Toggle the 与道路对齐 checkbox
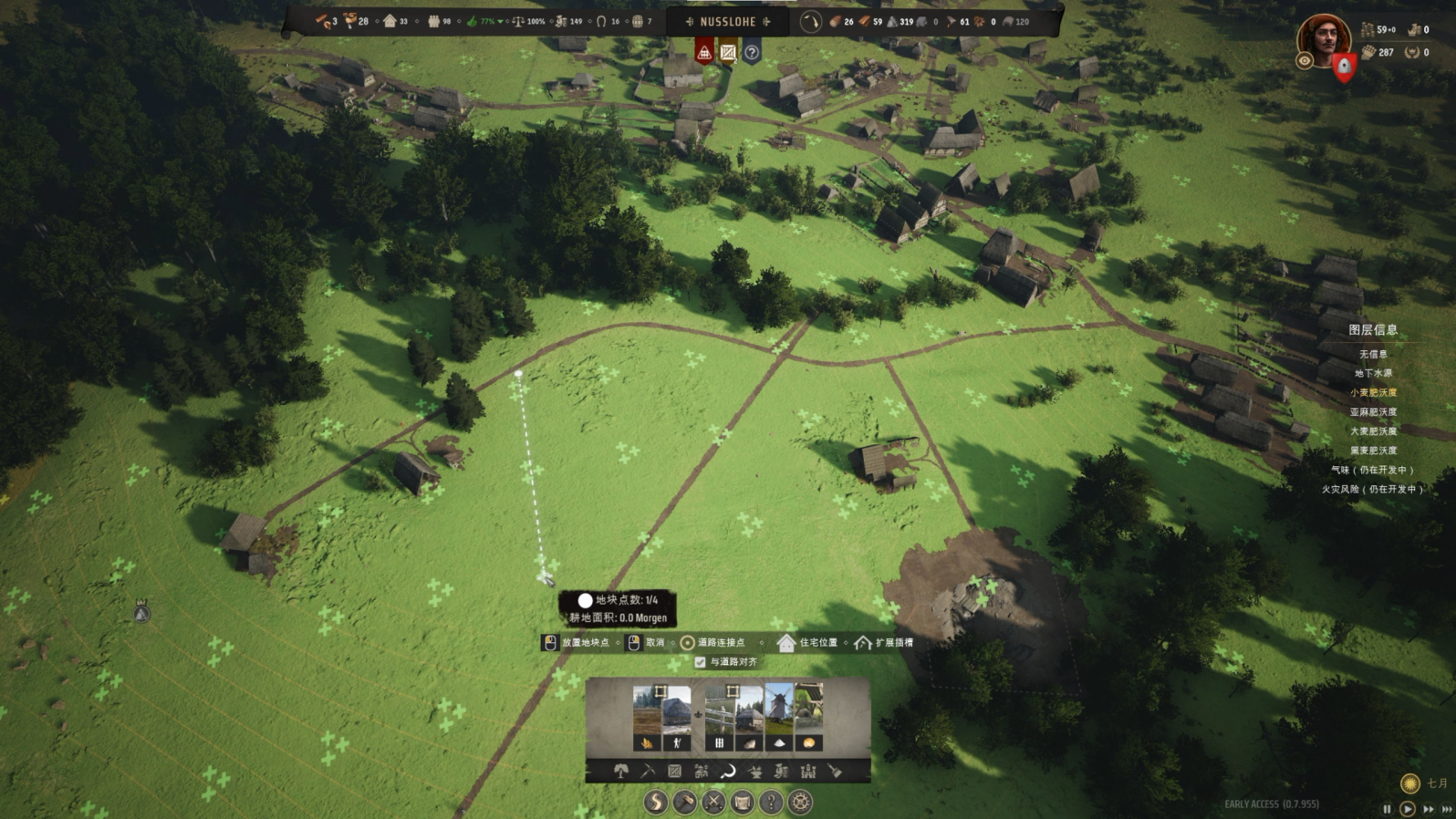The image size is (1456, 819). (x=701, y=662)
